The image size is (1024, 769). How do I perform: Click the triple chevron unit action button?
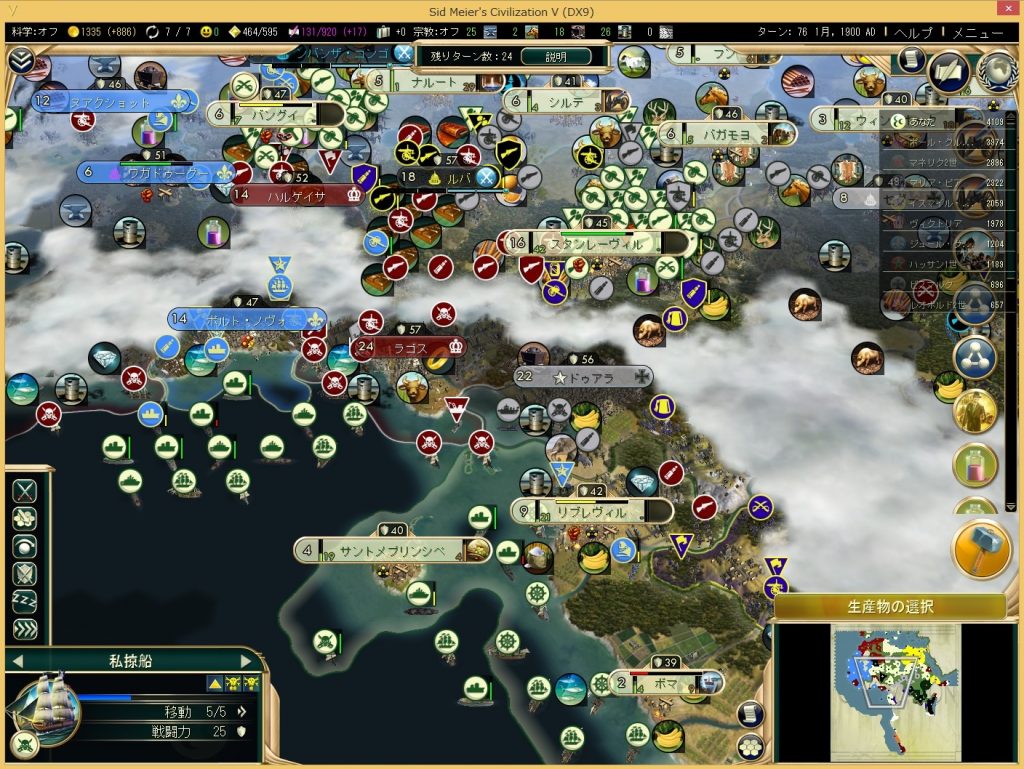(24, 630)
